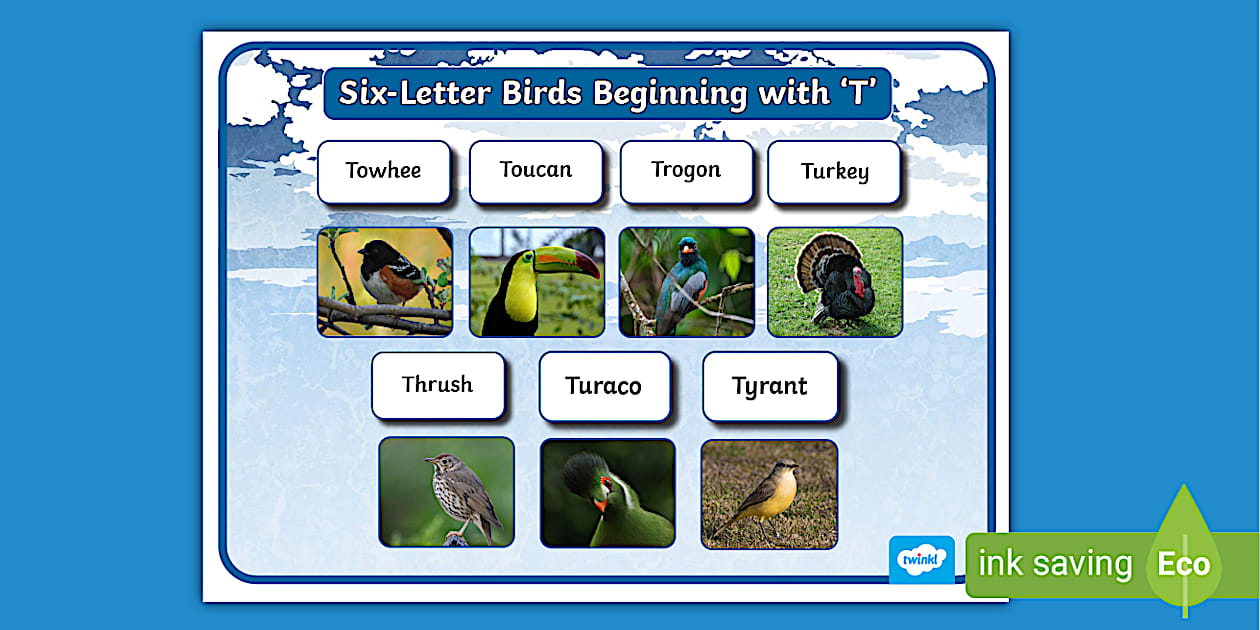1260x630 pixels.
Task: Pick the turkey photo on grass
Action: pos(835,281)
